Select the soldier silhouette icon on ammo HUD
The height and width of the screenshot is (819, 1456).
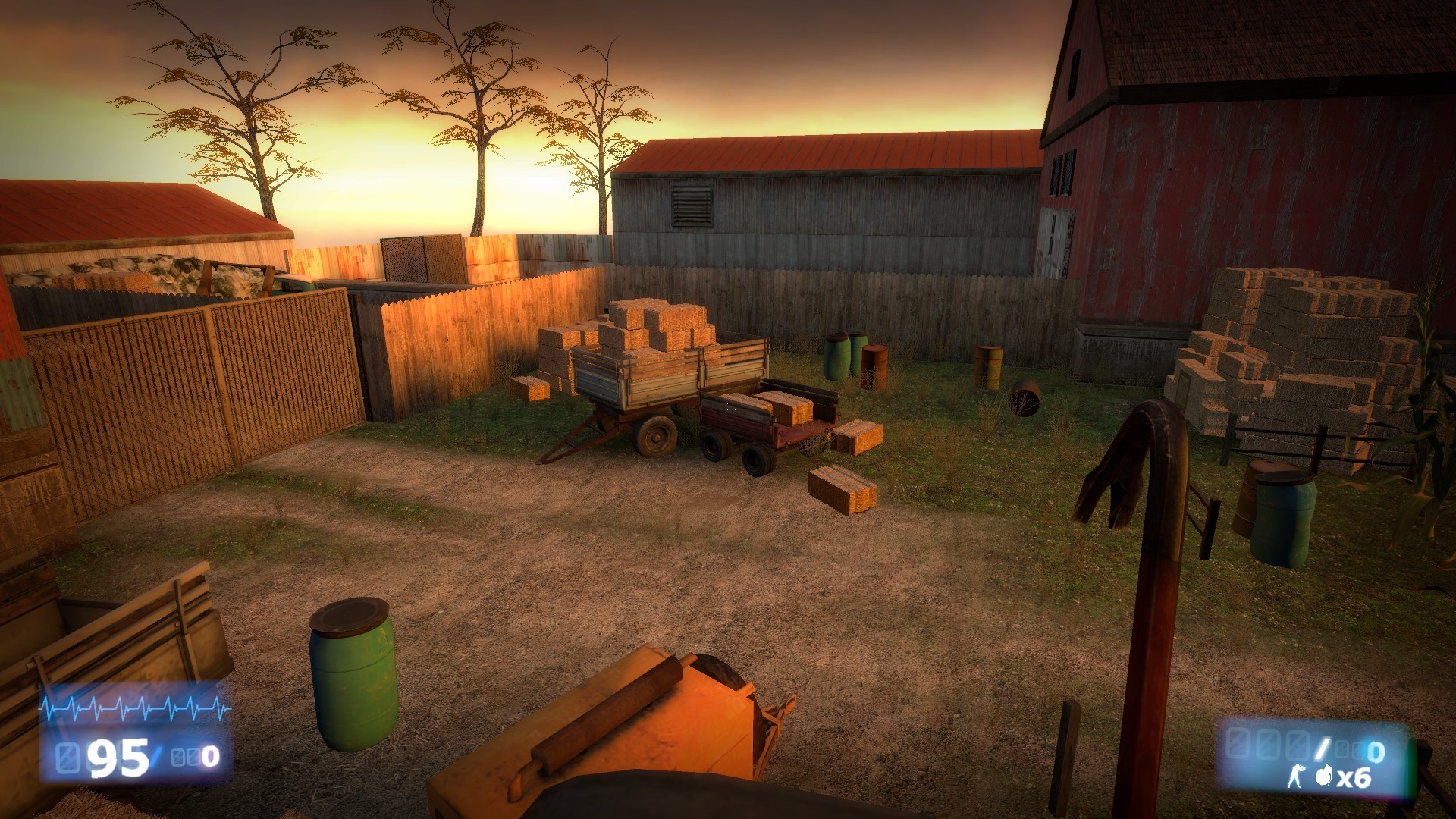1298,776
